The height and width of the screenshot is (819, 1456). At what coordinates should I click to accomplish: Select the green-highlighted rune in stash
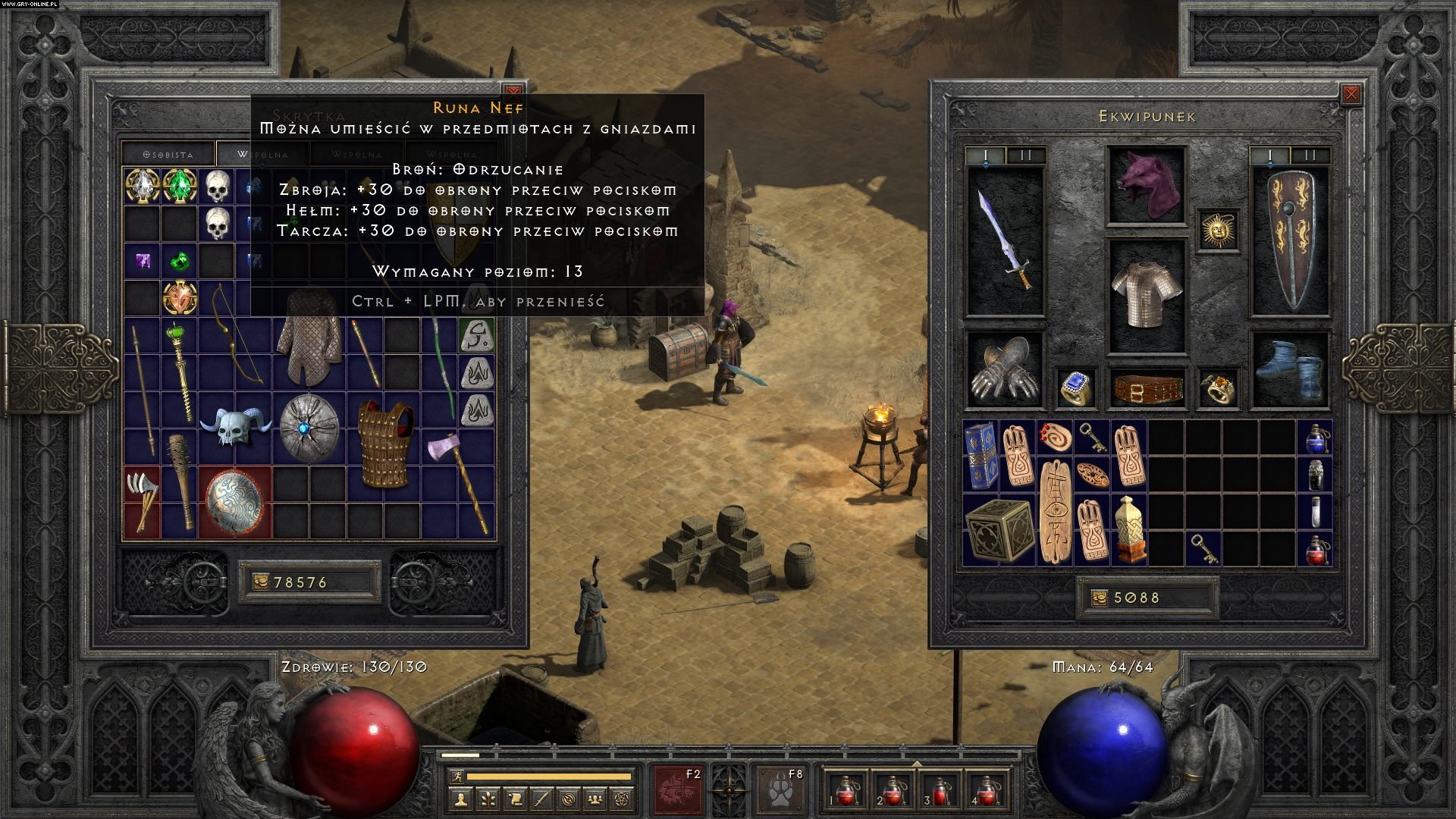tap(477, 334)
